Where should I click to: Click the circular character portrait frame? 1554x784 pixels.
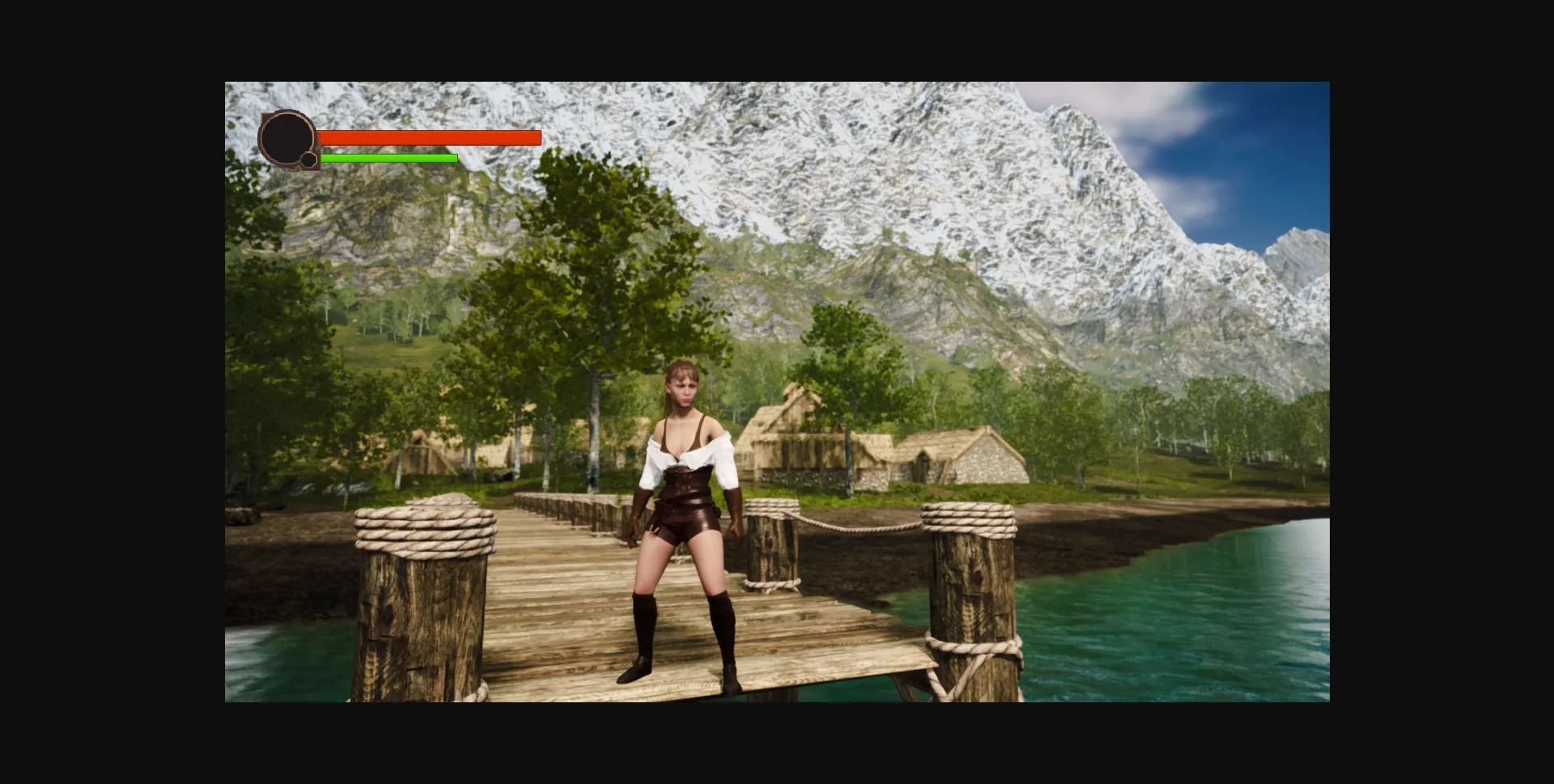287,138
